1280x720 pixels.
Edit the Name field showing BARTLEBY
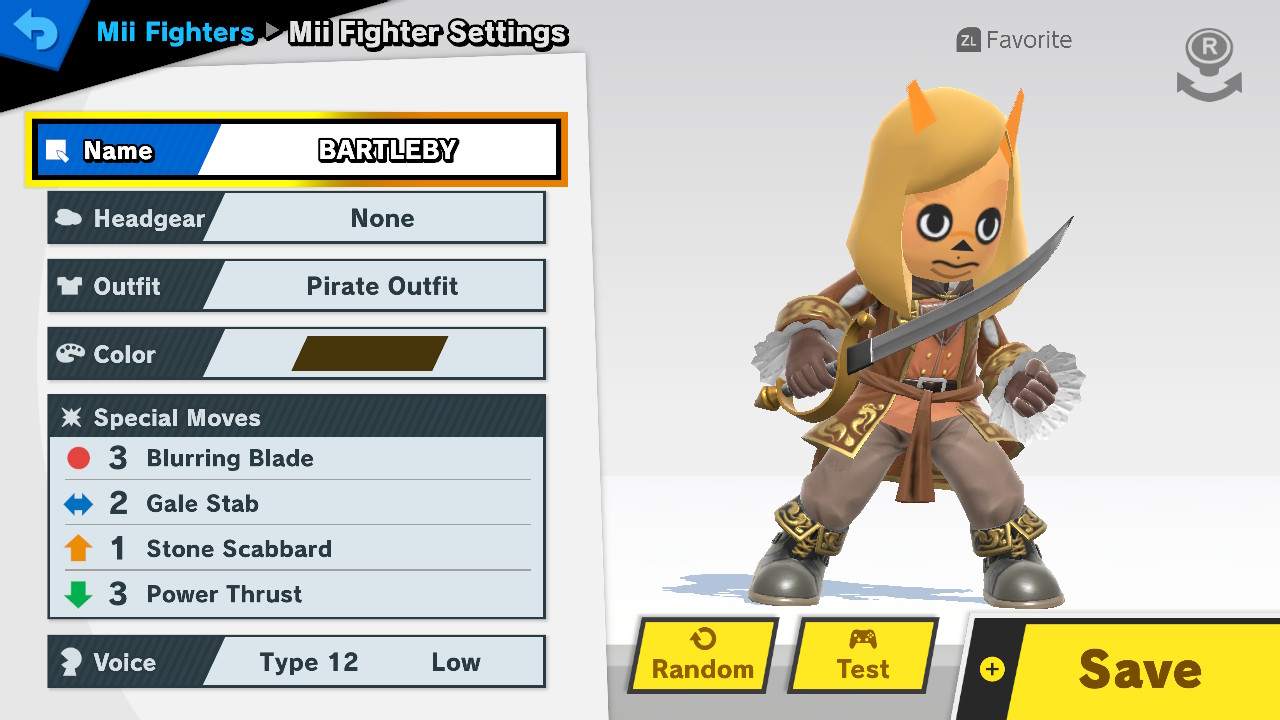pyautogui.click(x=297, y=150)
